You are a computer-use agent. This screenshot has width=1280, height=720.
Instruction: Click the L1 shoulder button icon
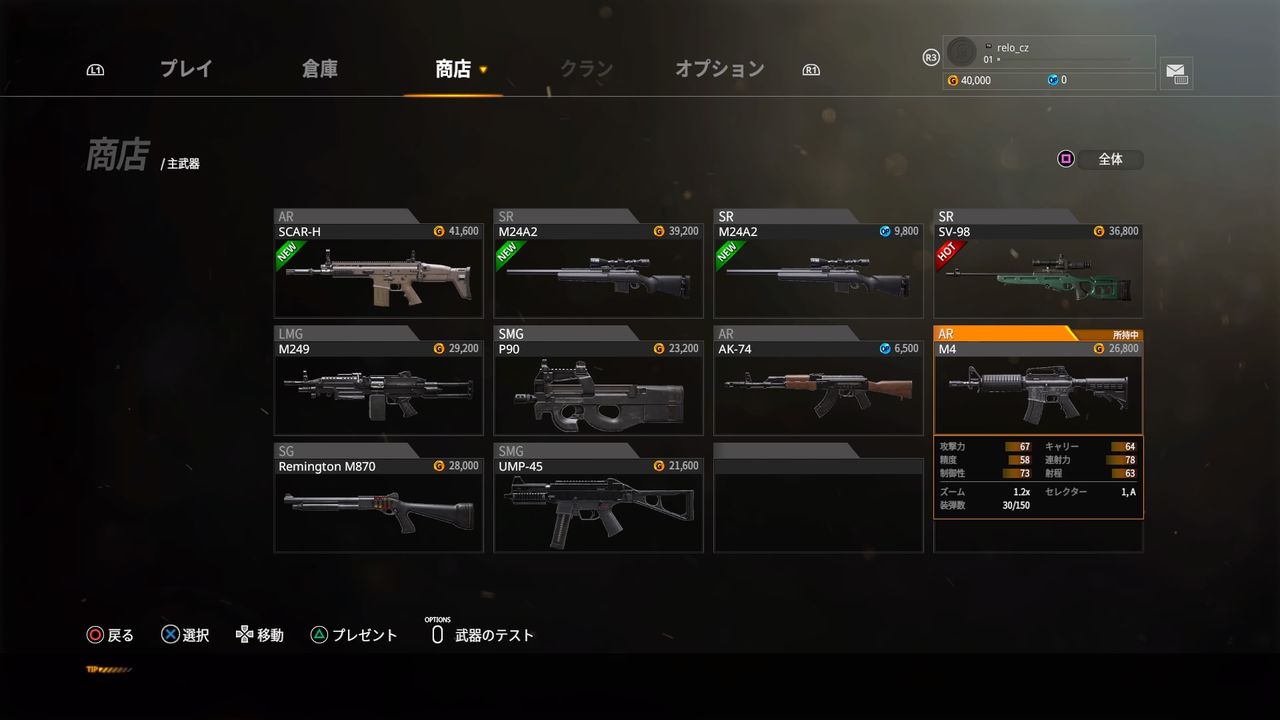[95, 68]
